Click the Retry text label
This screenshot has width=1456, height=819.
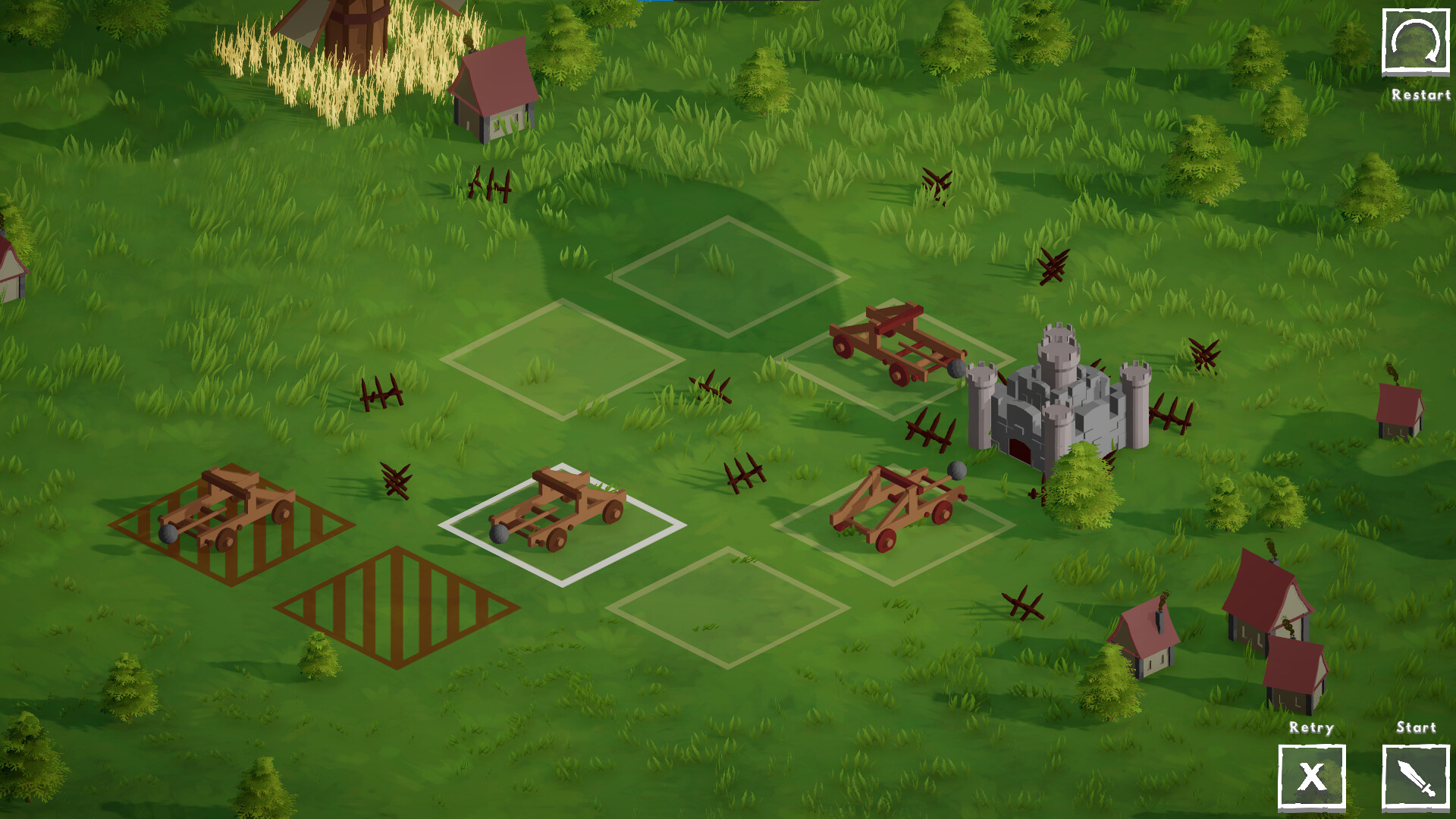click(x=1311, y=728)
